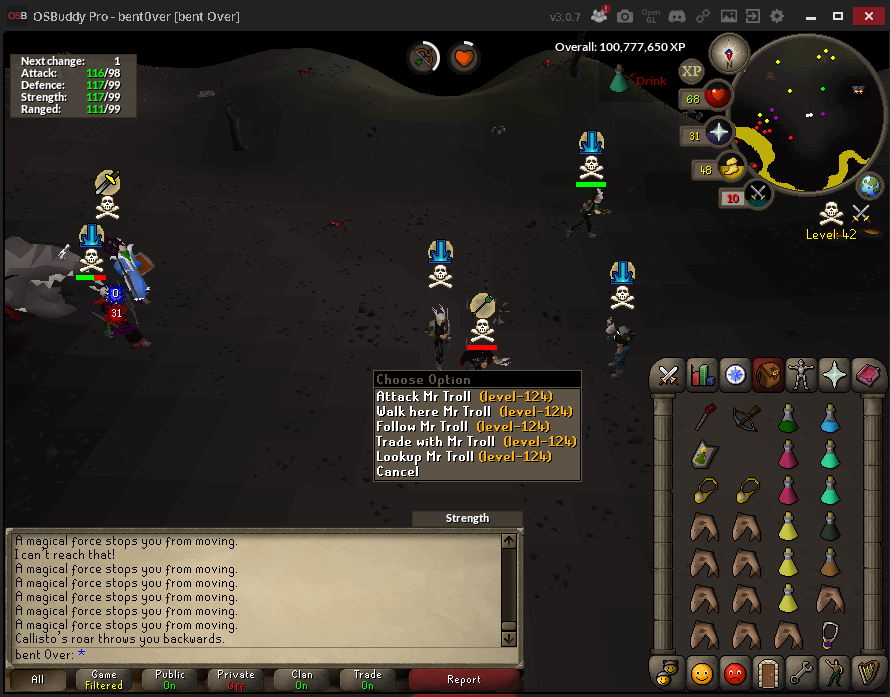The width and height of the screenshot is (890, 697).
Task: Cancel the Choose Option menu
Action: [x=397, y=472]
